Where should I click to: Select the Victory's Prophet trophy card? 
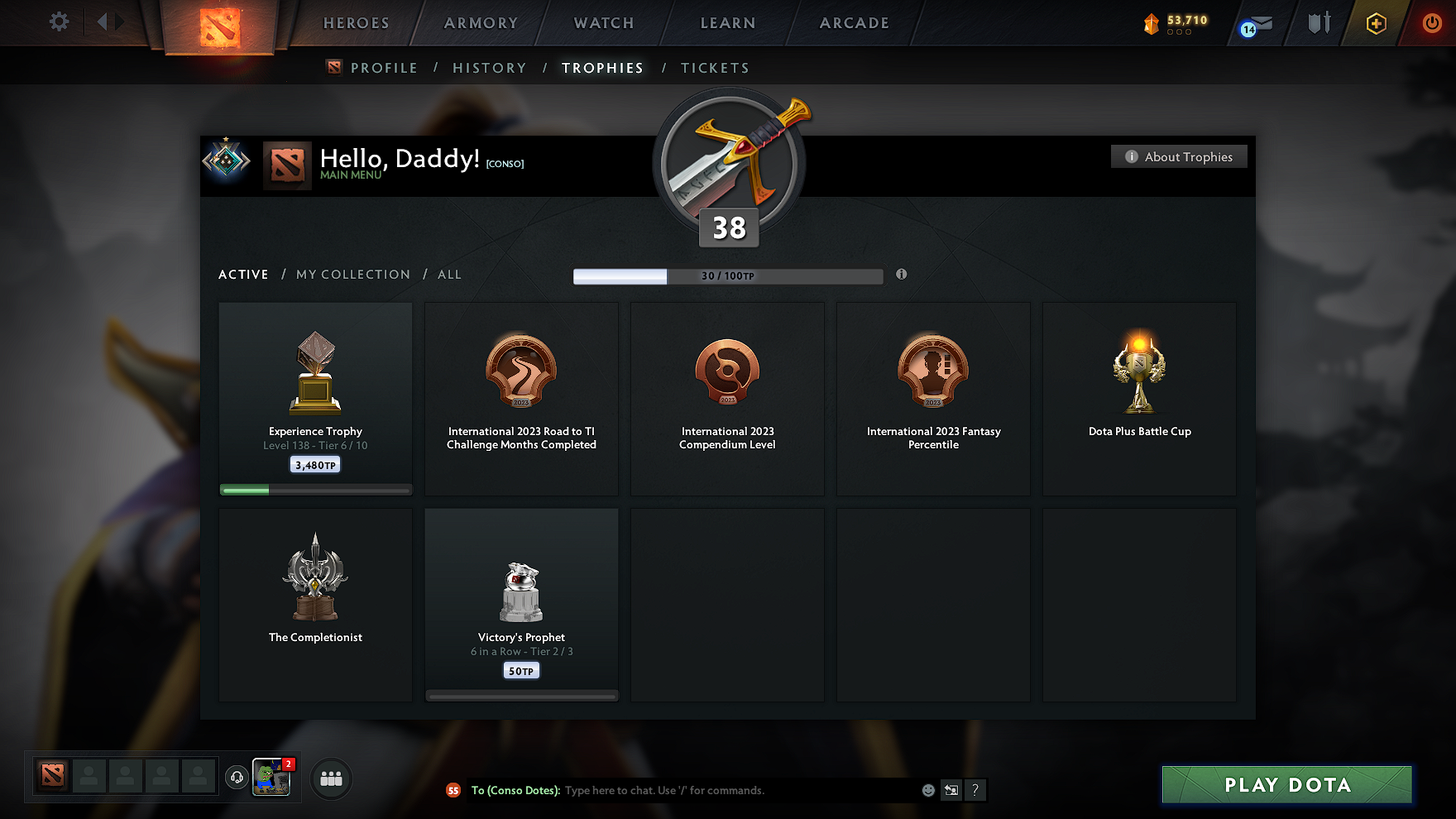[x=521, y=604]
